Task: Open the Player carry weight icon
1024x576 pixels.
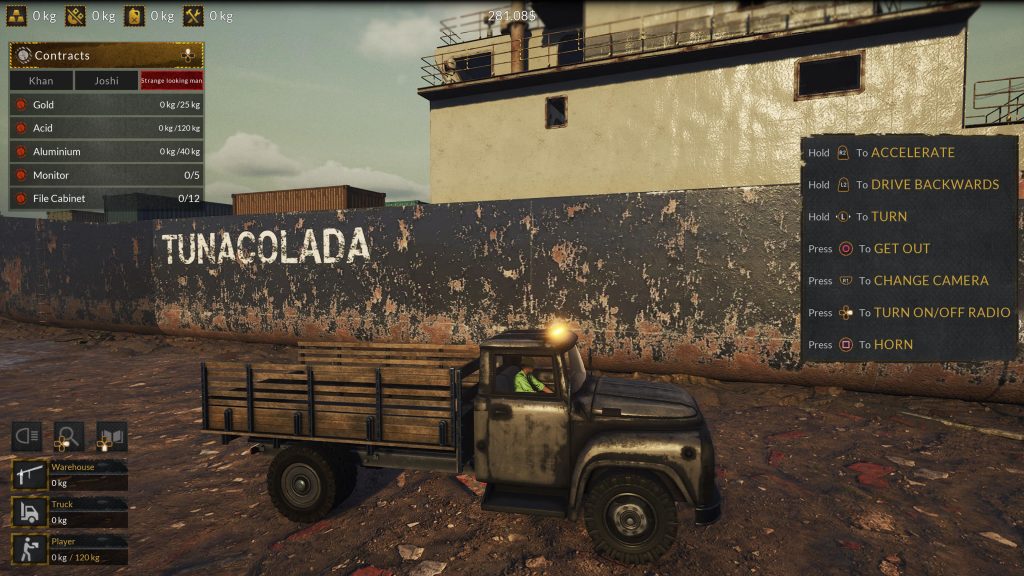Action: pyautogui.click(x=27, y=548)
